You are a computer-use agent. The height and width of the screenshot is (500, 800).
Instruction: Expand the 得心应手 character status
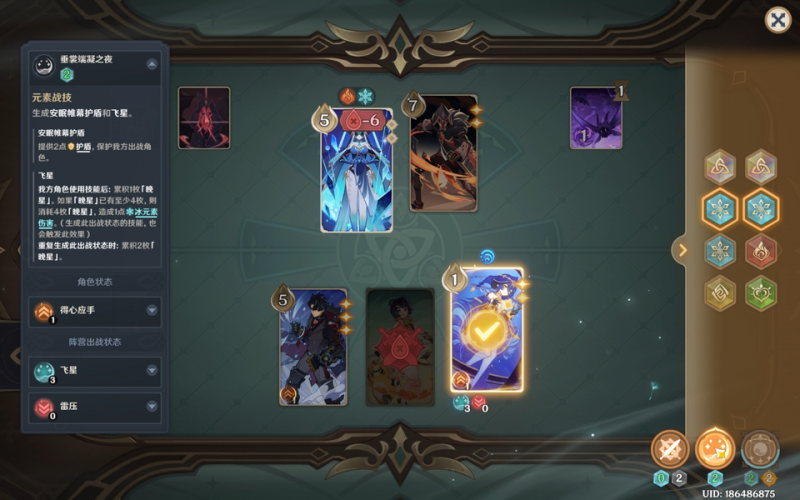152,311
